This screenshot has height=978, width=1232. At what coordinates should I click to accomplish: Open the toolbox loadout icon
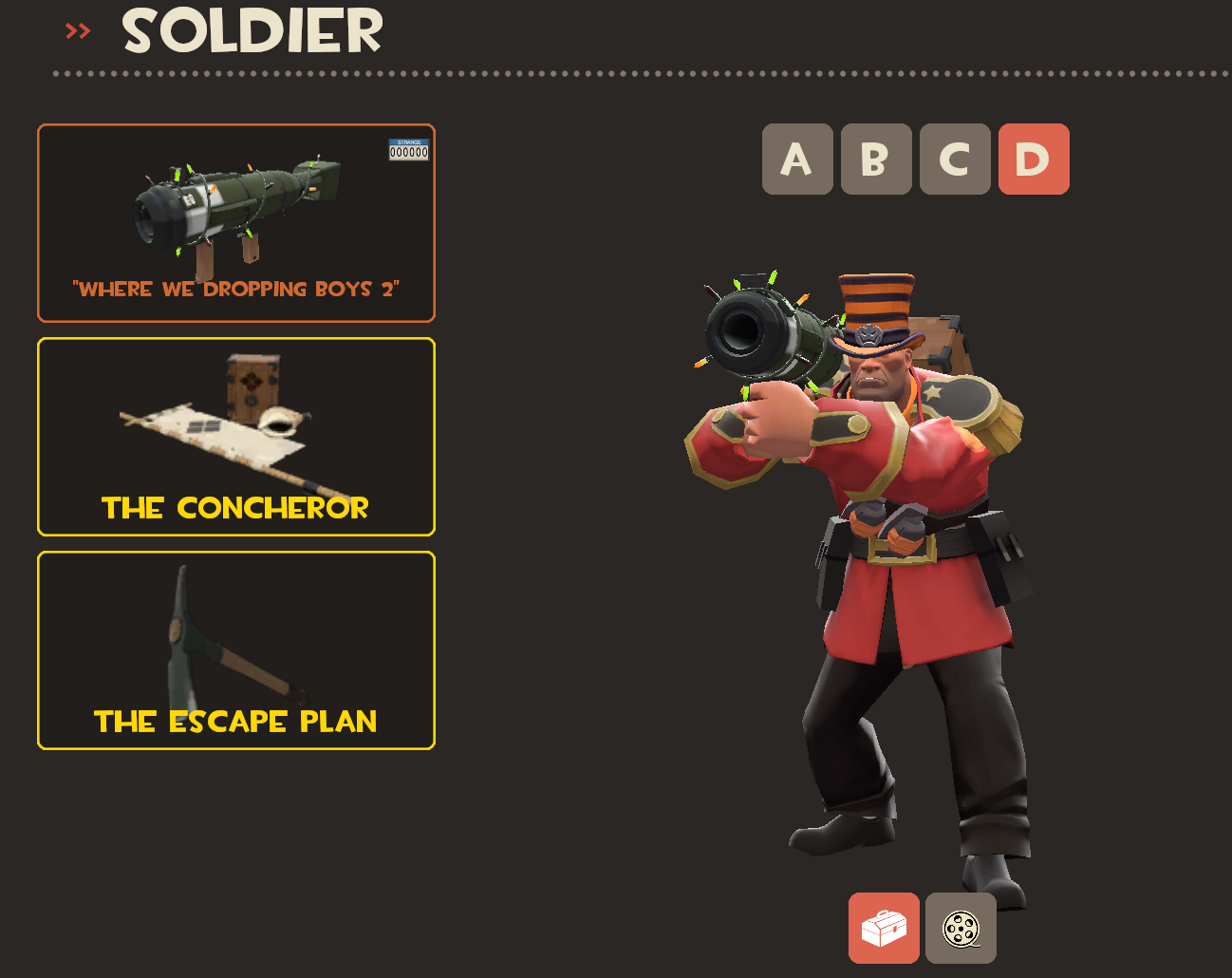(884, 928)
